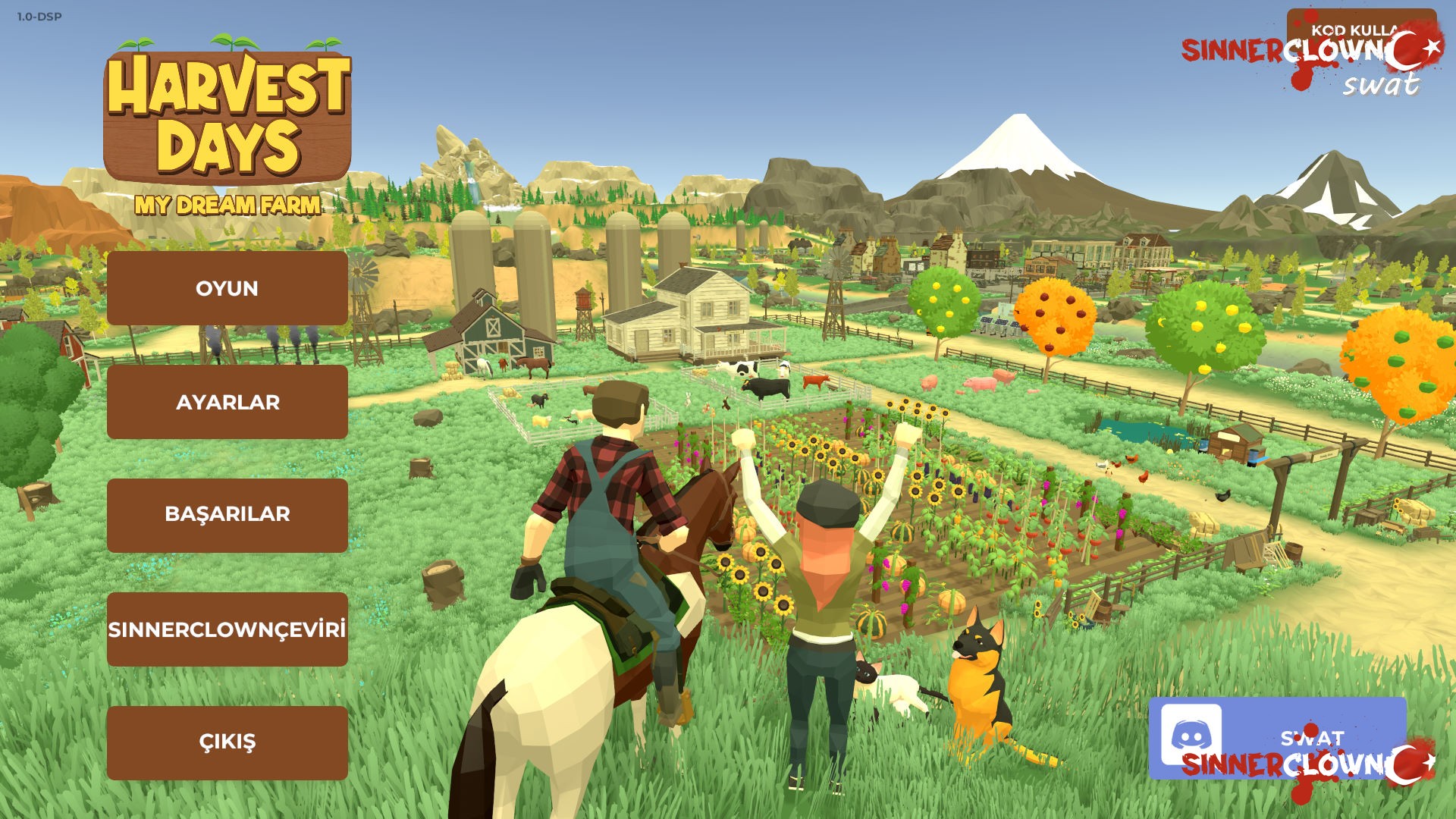
Task: Open the AYARLAR settings menu
Action: tap(227, 402)
